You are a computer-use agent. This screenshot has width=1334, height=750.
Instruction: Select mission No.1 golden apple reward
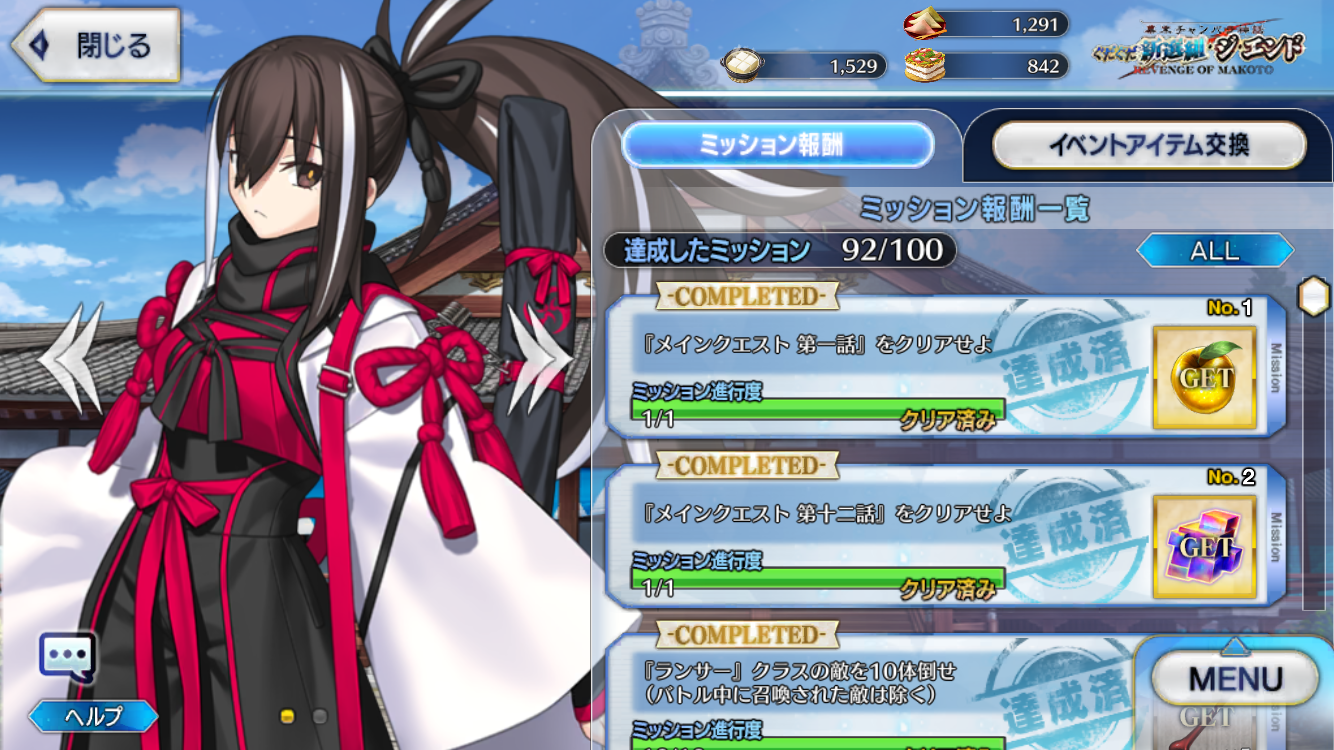point(1204,376)
